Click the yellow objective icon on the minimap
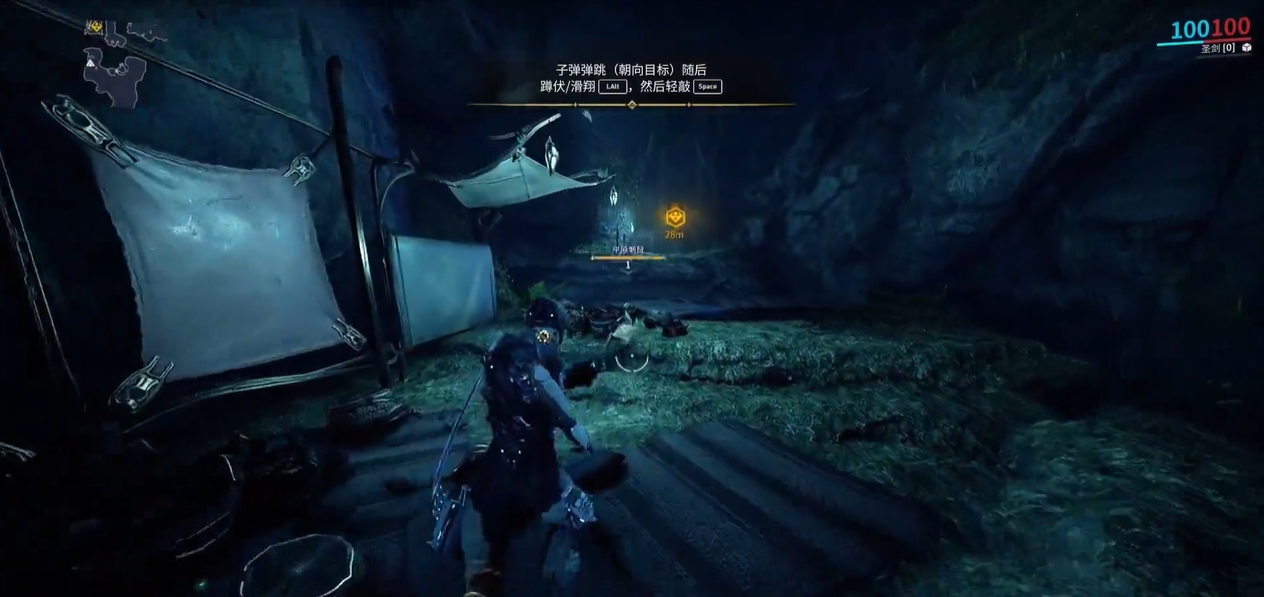The height and width of the screenshot is (597, 1264). click(x=94, y=27)
